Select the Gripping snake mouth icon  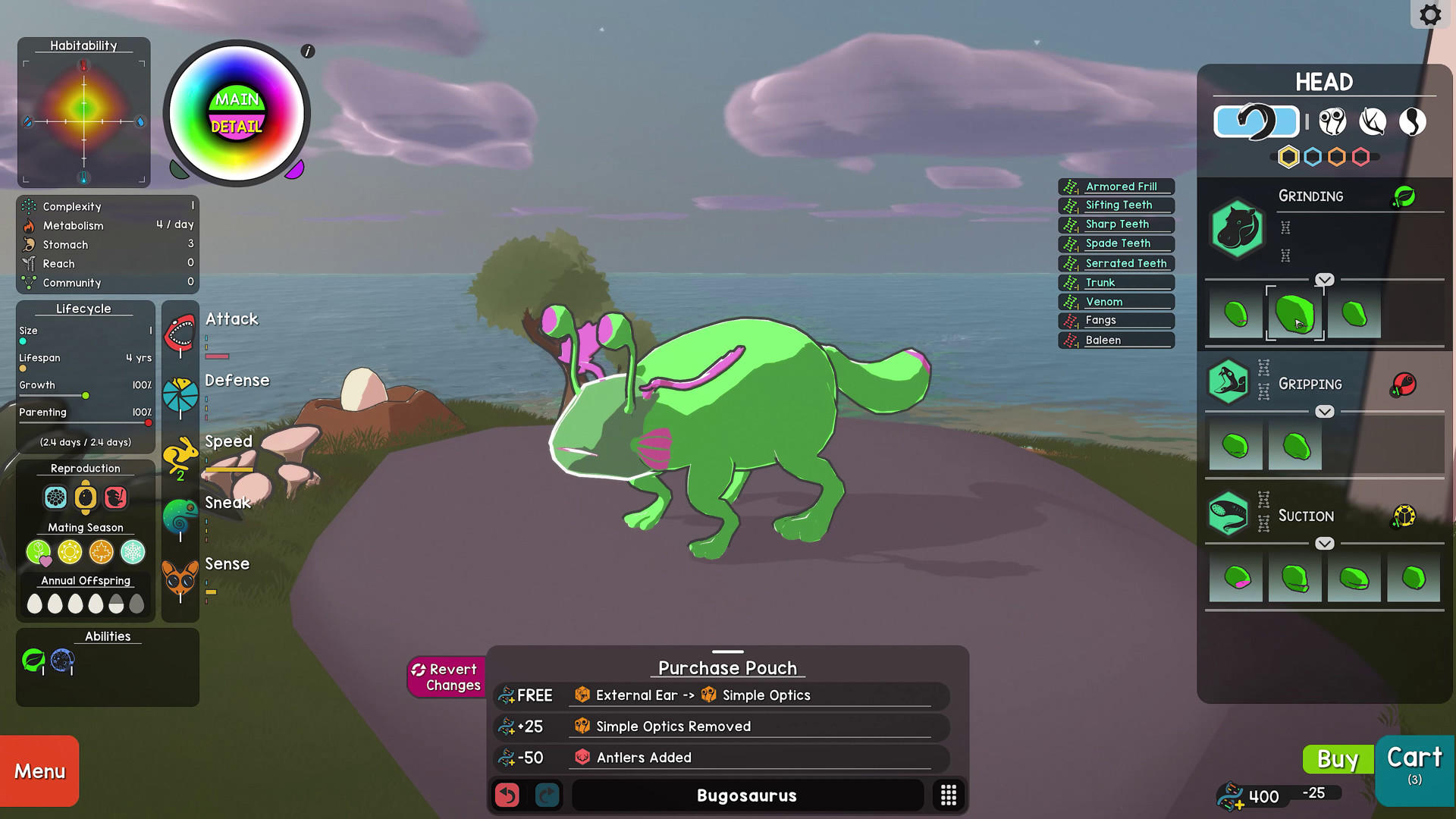pos(1228,382)
